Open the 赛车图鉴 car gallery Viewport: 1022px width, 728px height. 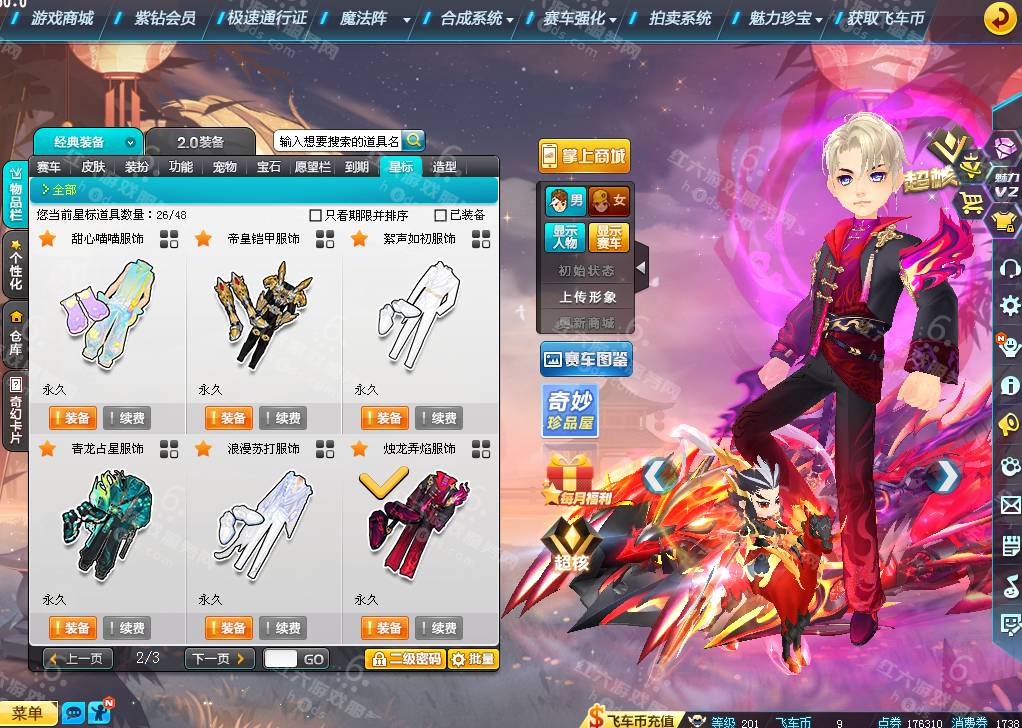585,359
